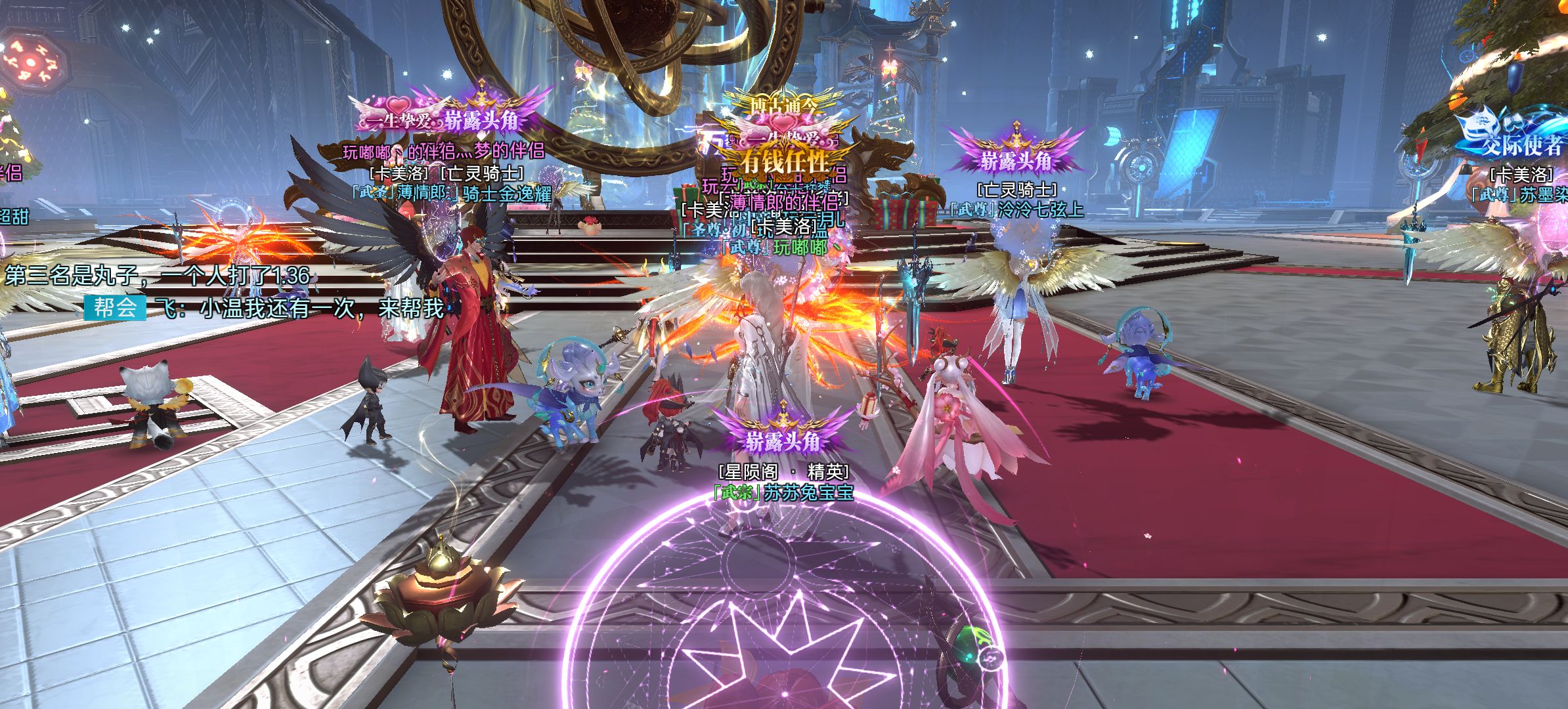
Task: Click the 帮会 channel tag in chat
Action: [x=114, y=307]
